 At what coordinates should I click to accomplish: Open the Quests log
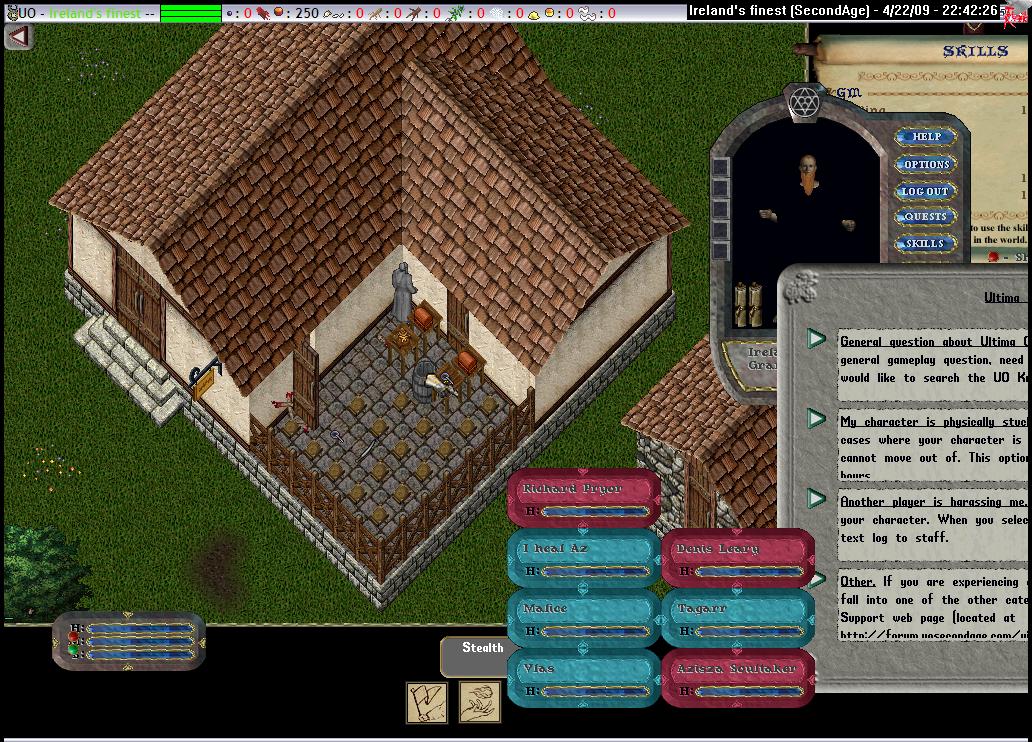tap(925, 217)
